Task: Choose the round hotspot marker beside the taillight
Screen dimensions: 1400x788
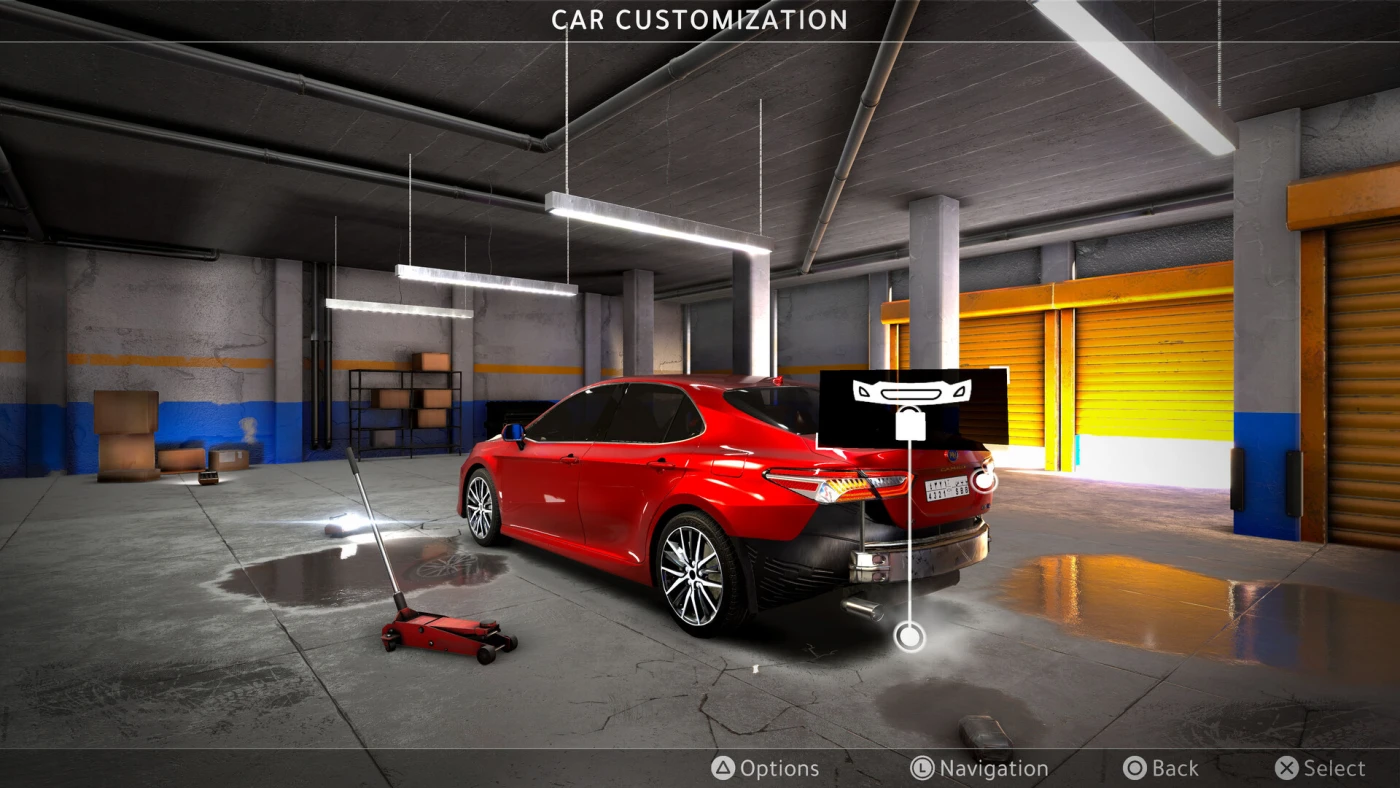Action: [984, 480]
